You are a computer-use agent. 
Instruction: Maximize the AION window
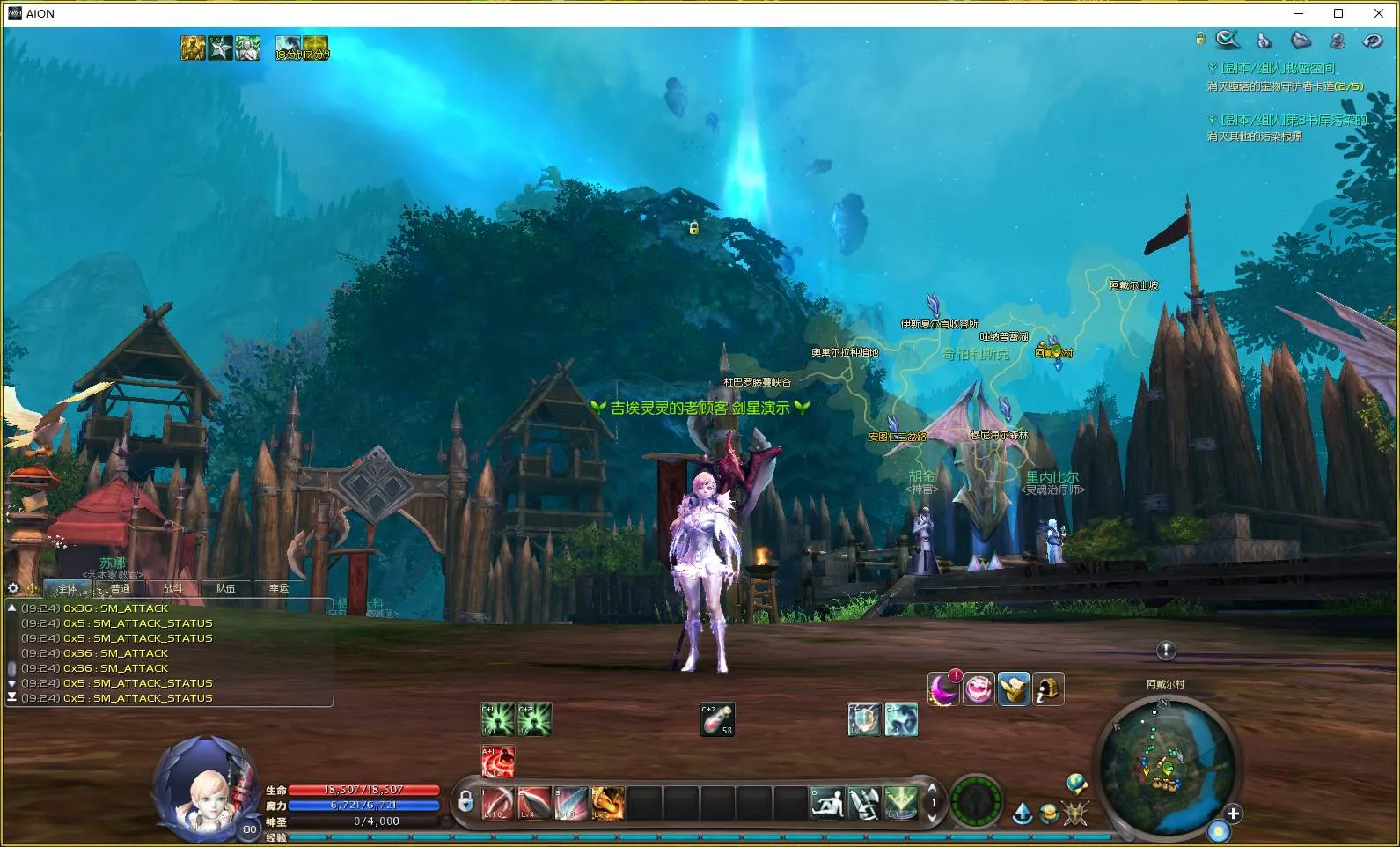coord(1338,13)
